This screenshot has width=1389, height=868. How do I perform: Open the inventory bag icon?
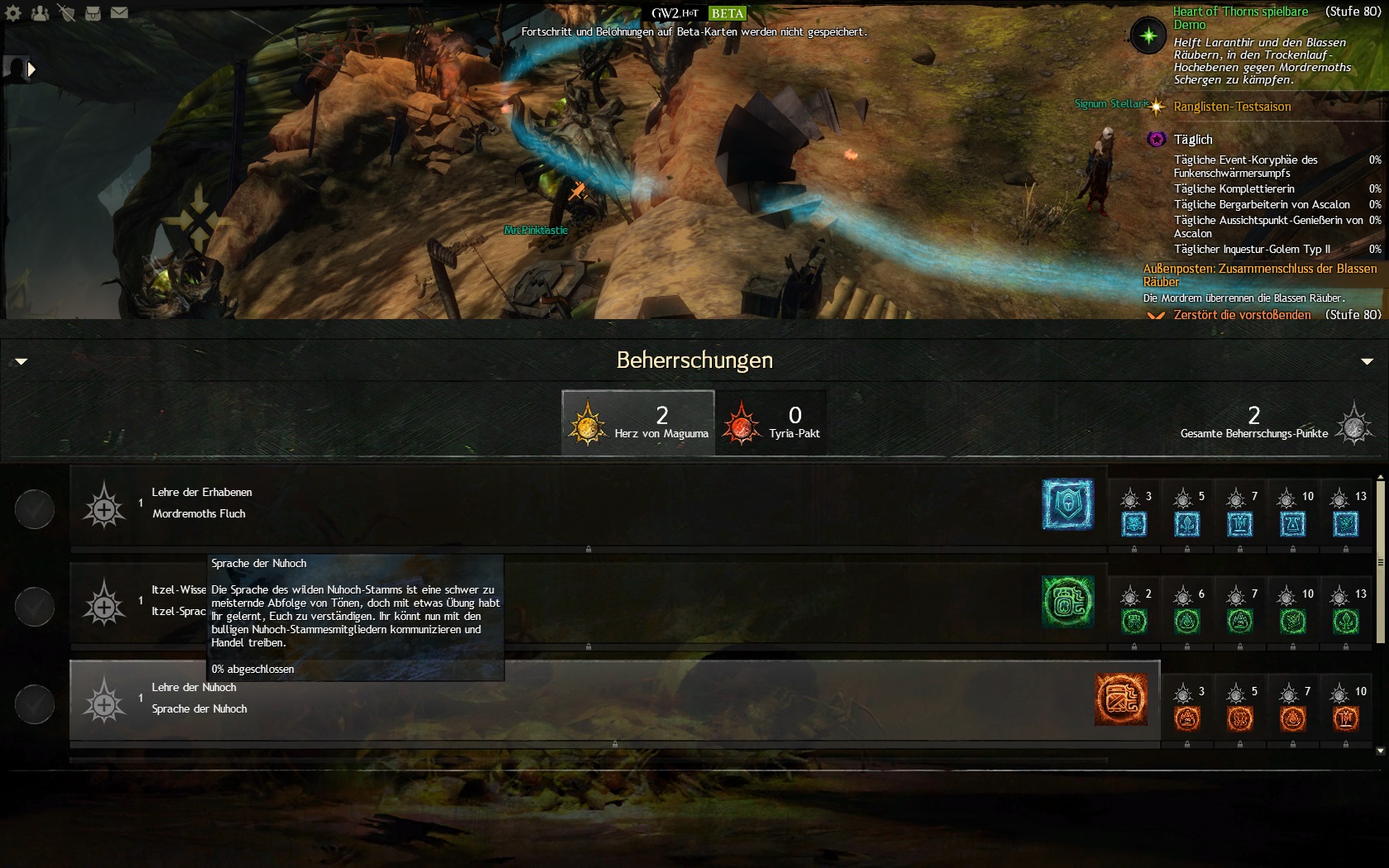93,13
